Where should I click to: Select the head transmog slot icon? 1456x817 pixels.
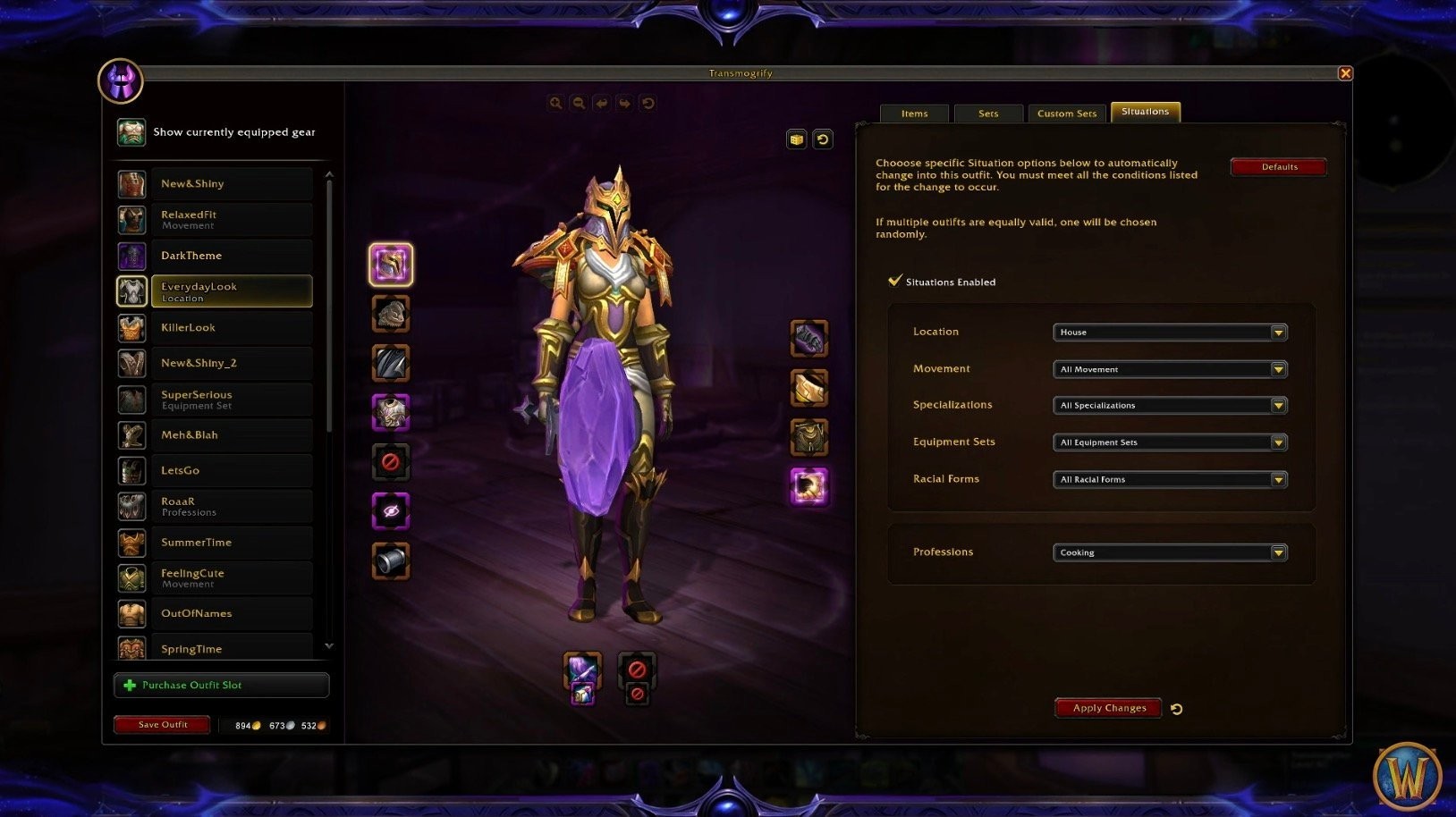pos(391,265)
